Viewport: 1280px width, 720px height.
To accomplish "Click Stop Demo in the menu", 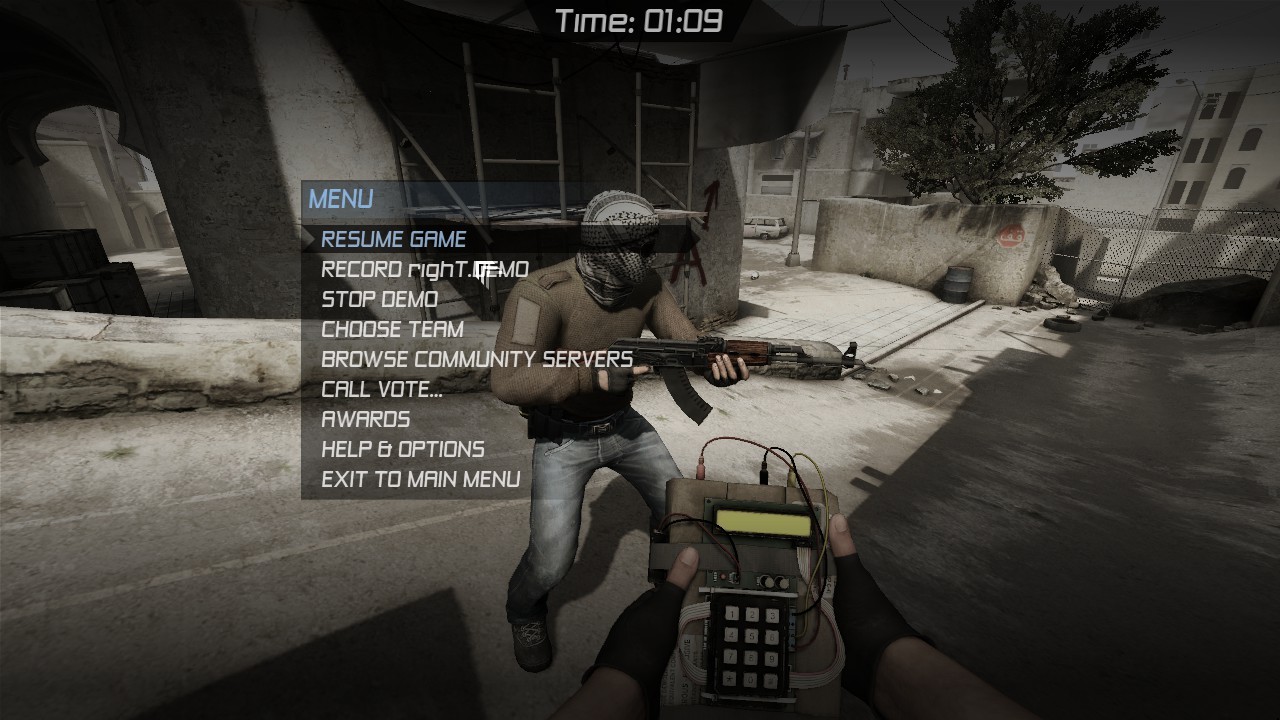I will point(378,299).
